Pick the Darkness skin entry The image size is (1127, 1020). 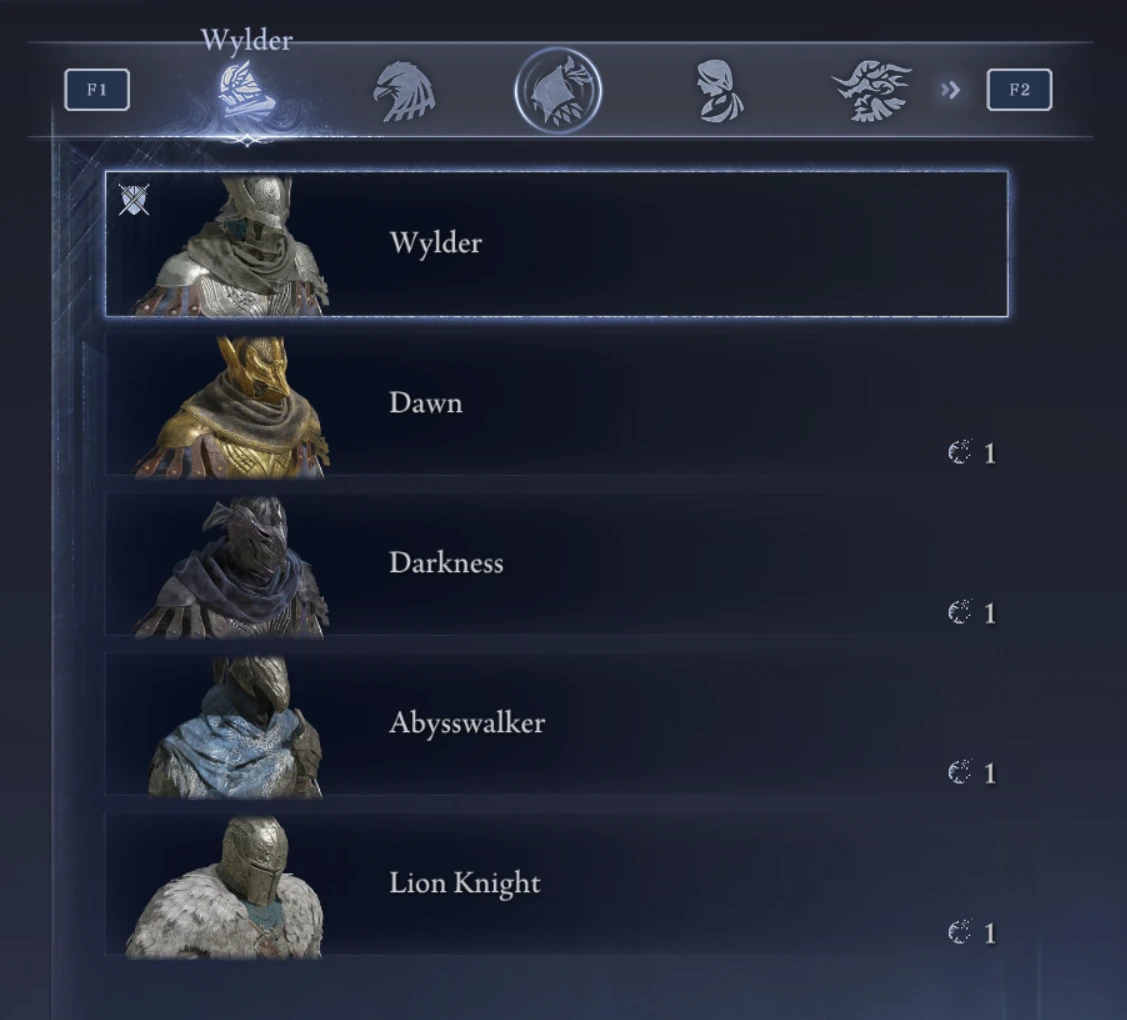pyautogui.click(x=556, y=564)
